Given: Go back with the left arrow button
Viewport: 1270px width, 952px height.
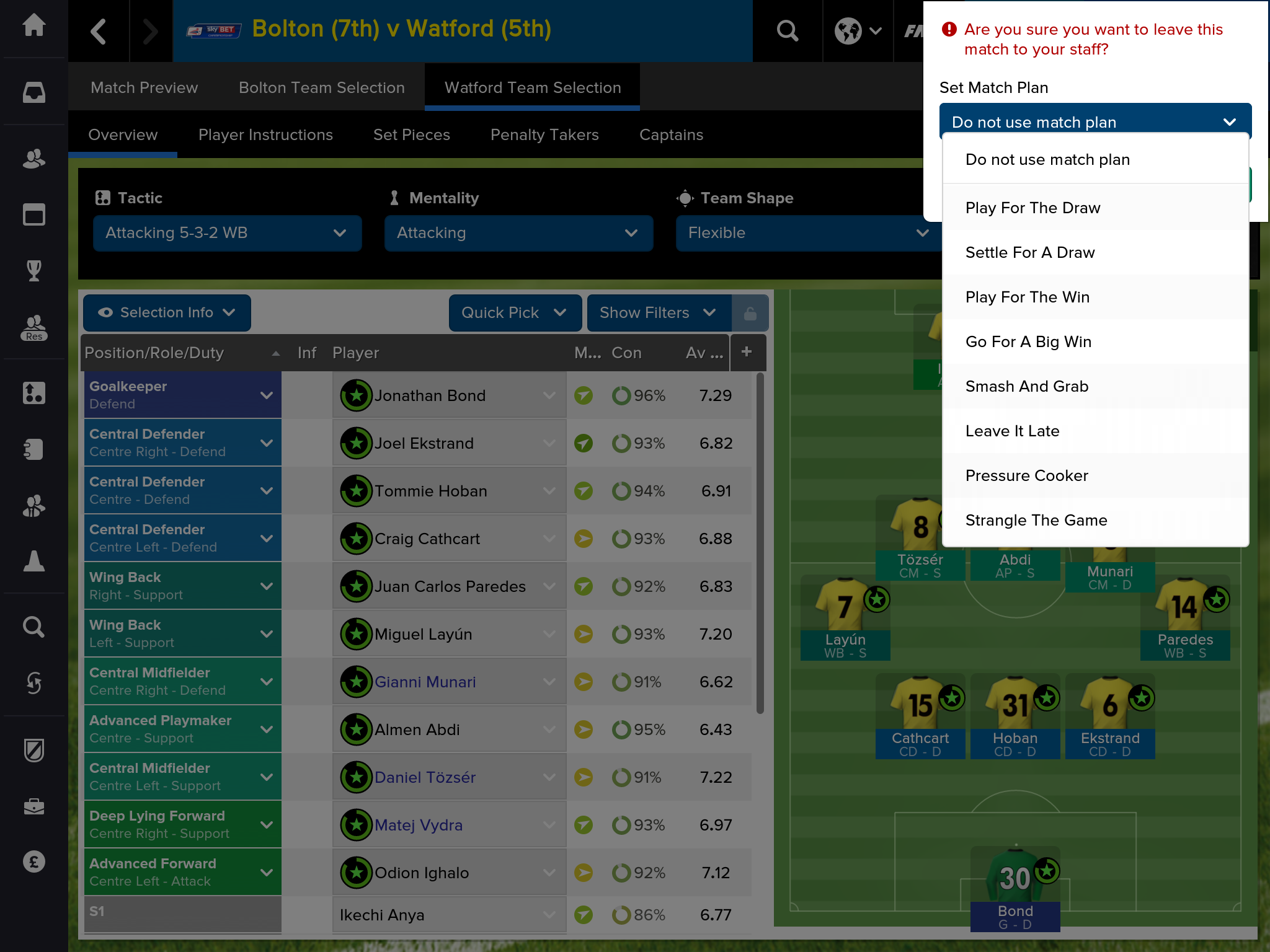Looking at the screenshot, I should pyautogui.click(x=99, y=30).
